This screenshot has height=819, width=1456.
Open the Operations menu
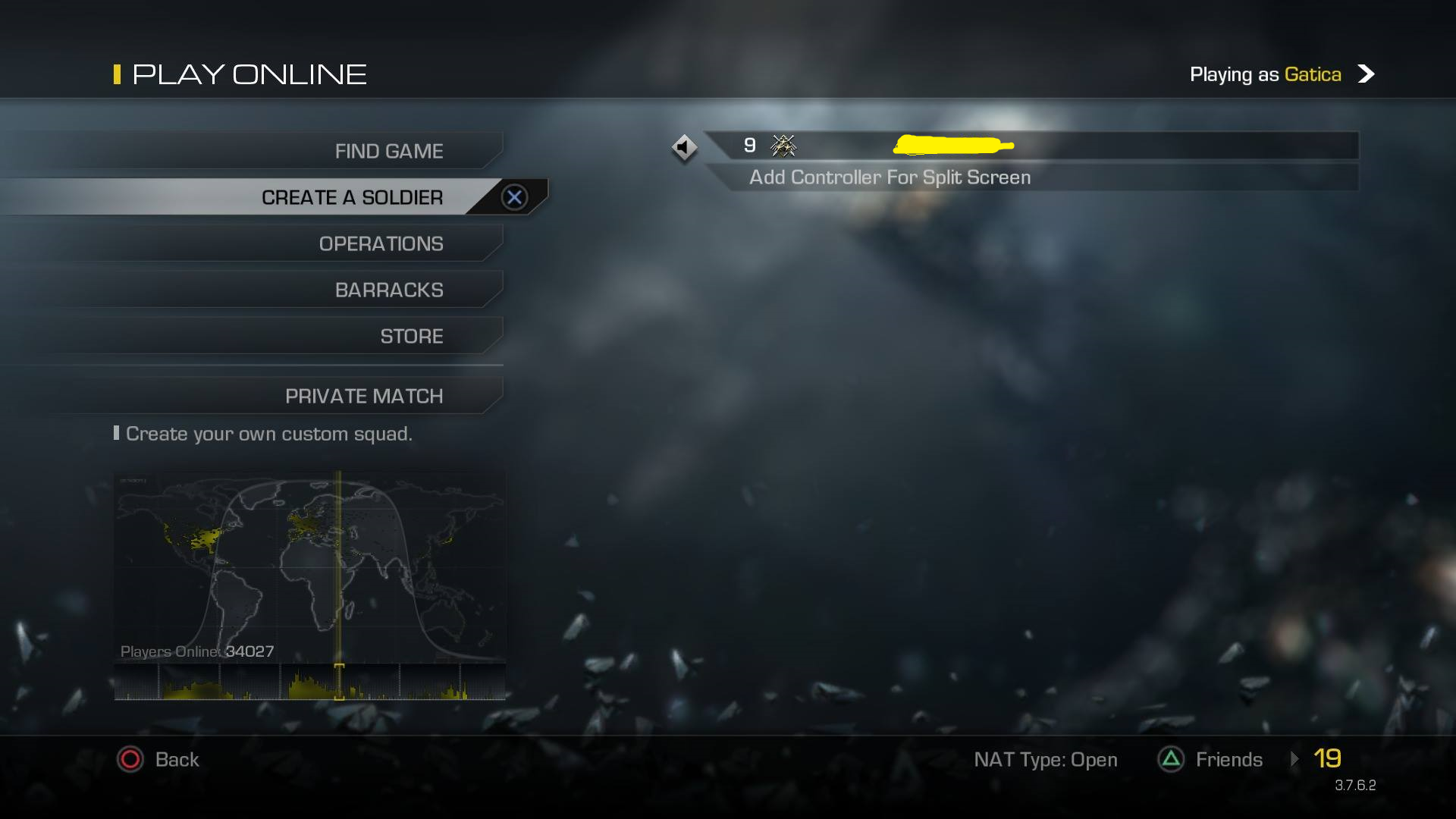click(x=381, y=243)
